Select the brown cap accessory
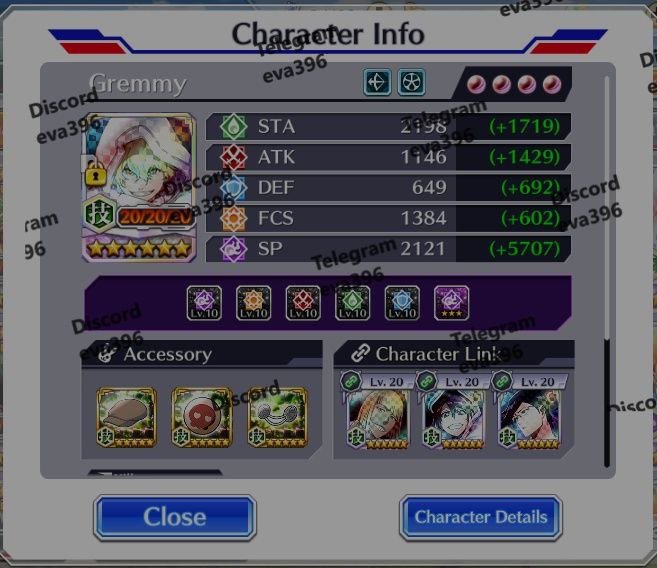This screenshot has height=568, width=657. pos(126,416)
